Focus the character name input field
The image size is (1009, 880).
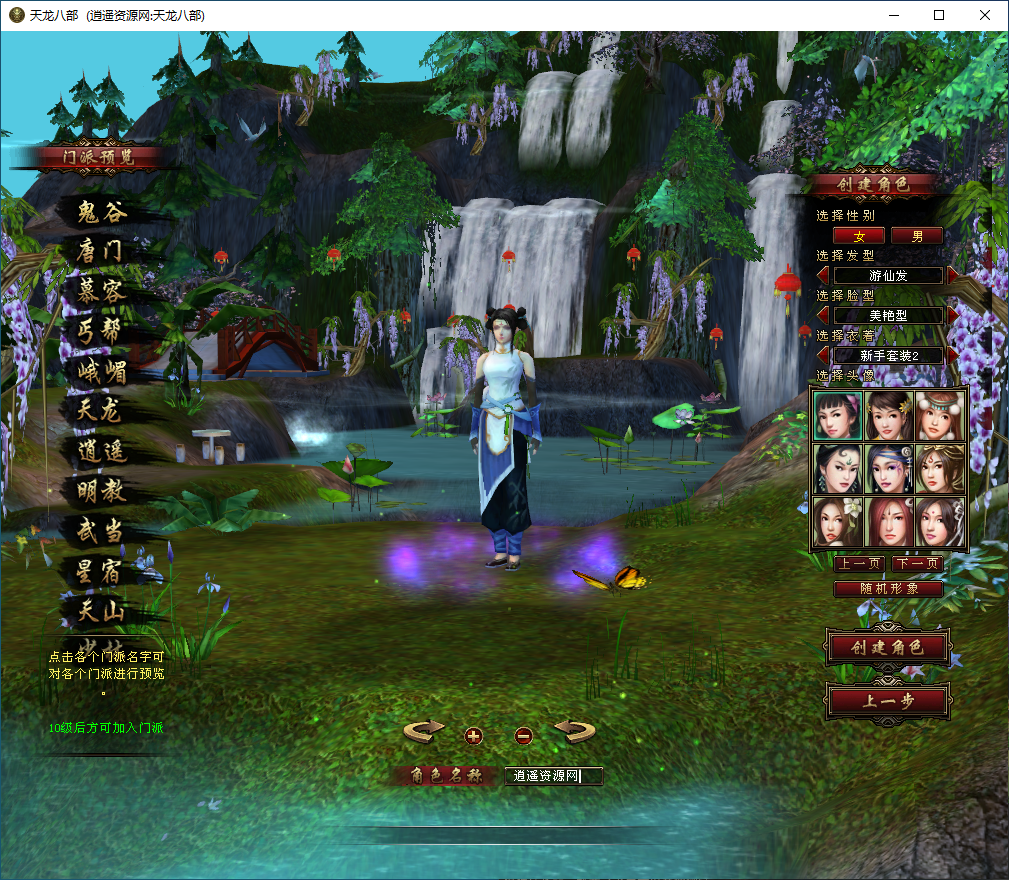click(553, 775)
